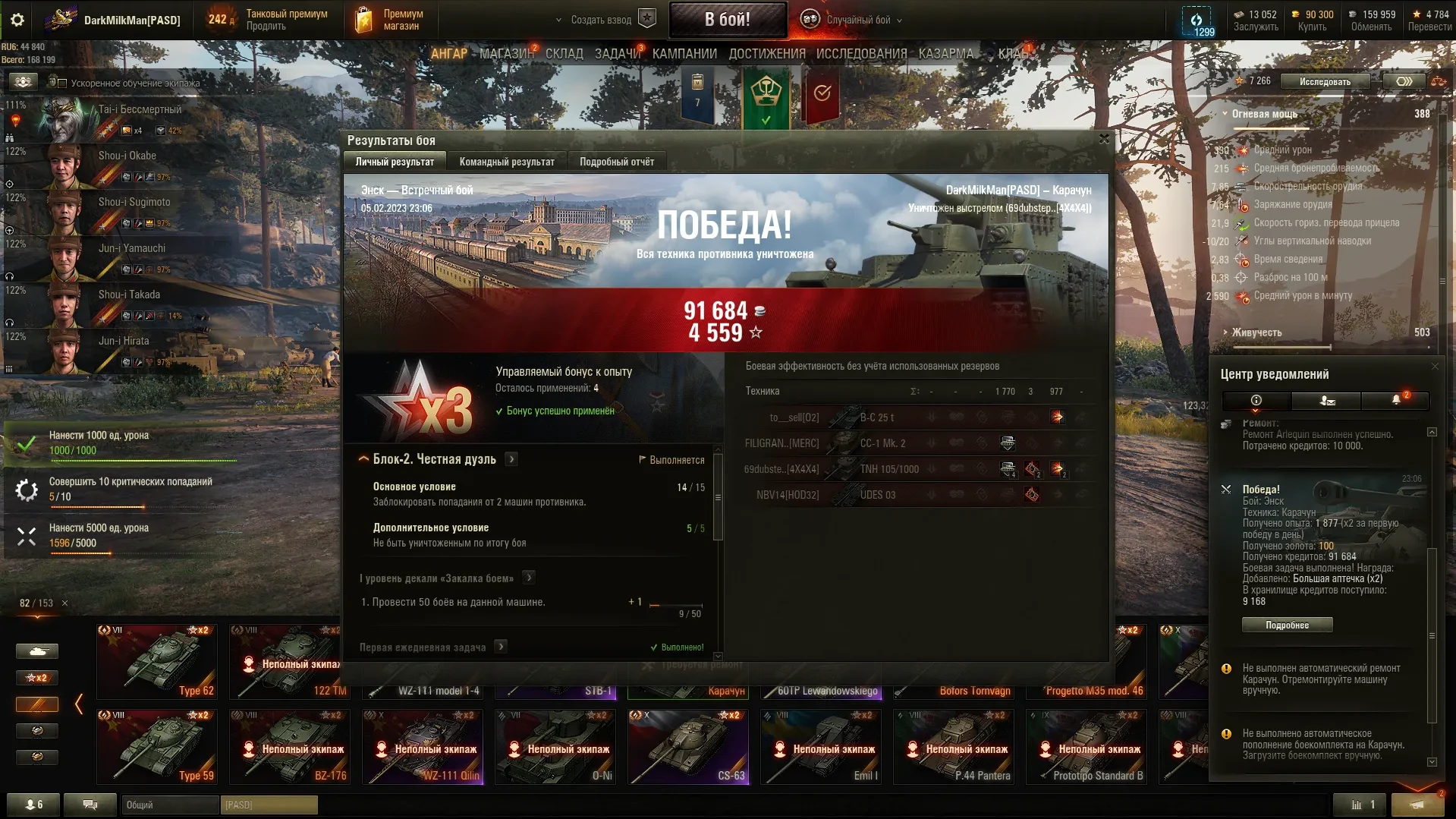Toggle Ускоренное обучение экипажа checkbox
1456x819 pixels.
pyautogui.click(x=63, y=83)
